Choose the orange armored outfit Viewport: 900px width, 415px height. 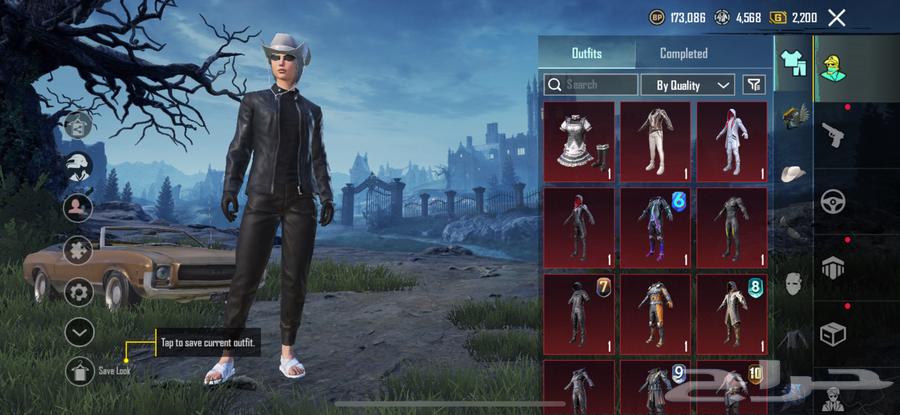click(x=655, y=314)
